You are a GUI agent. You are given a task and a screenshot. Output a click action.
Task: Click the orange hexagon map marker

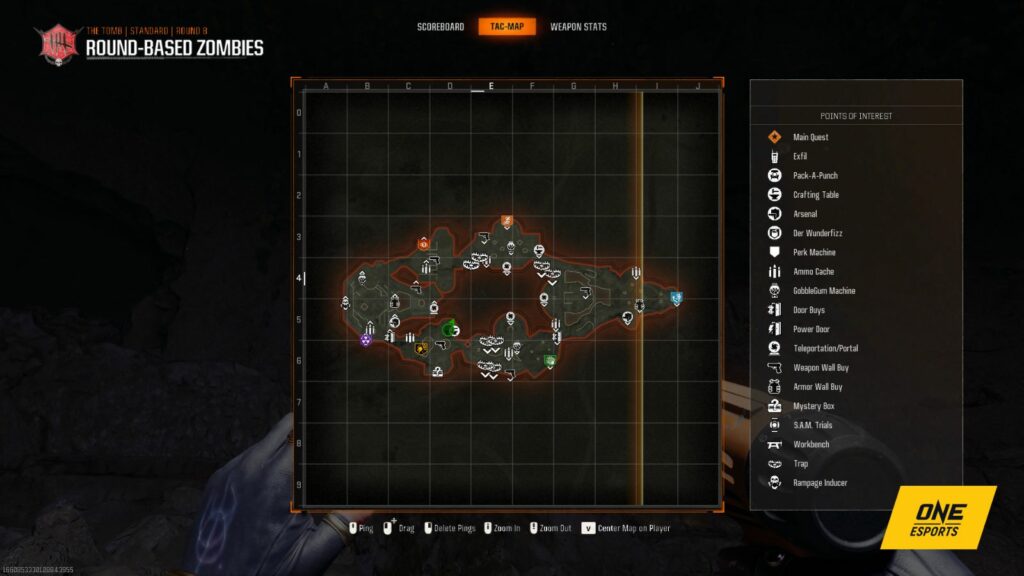pos(423,243)
